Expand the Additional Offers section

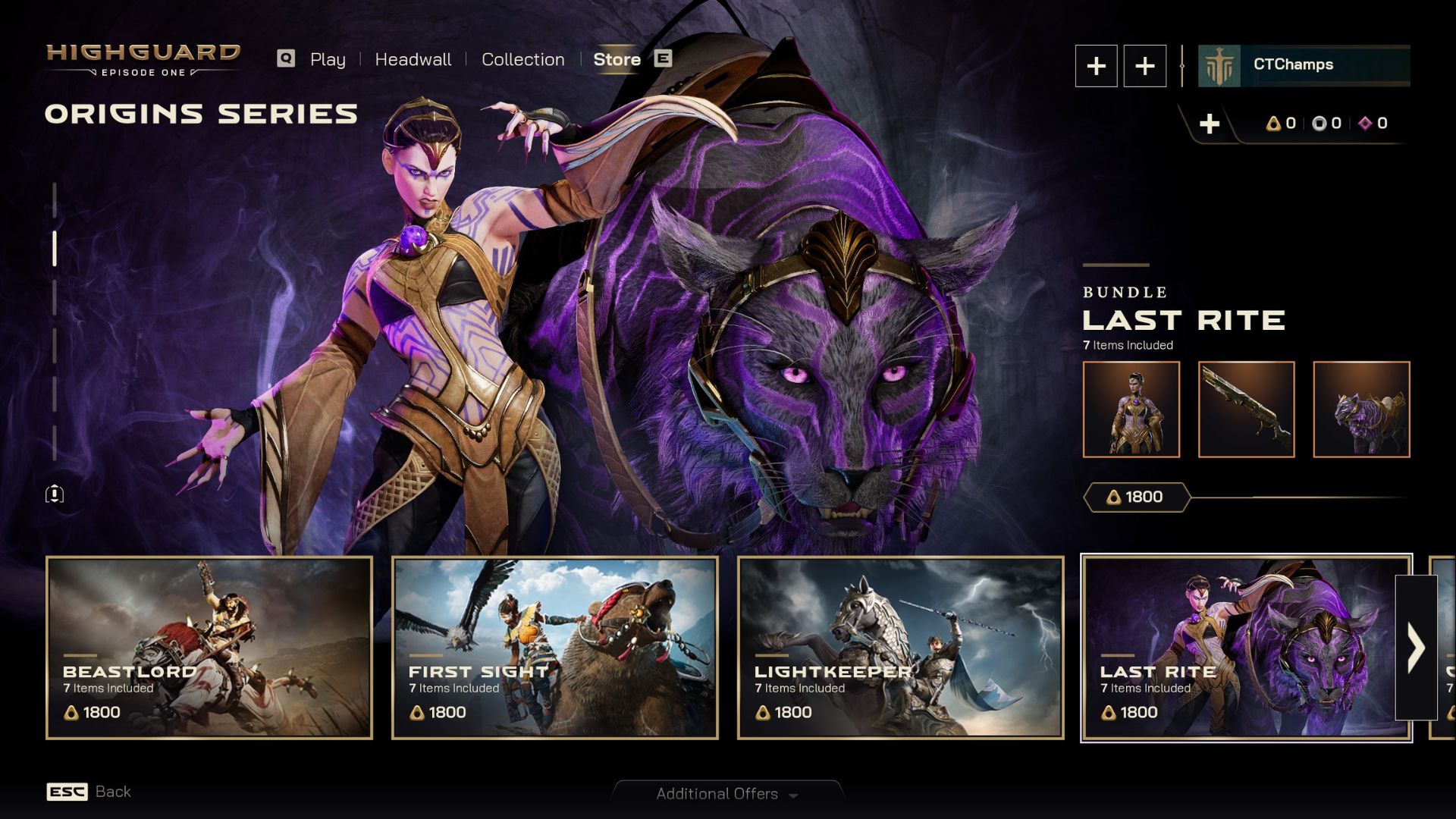726,794
